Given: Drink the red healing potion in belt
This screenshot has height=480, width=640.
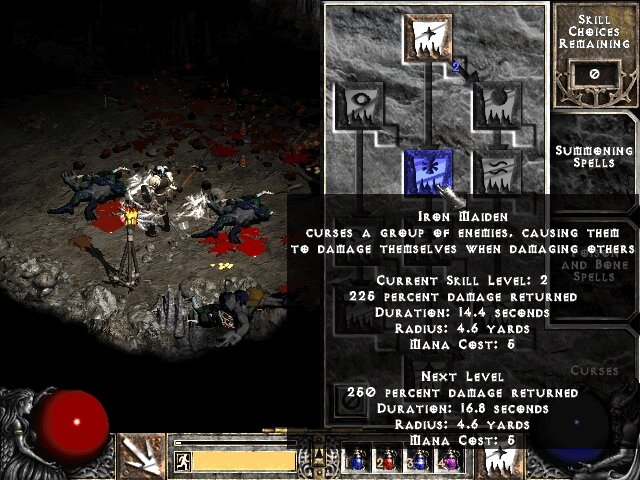Looking at the screenshot, I should 388,459.
